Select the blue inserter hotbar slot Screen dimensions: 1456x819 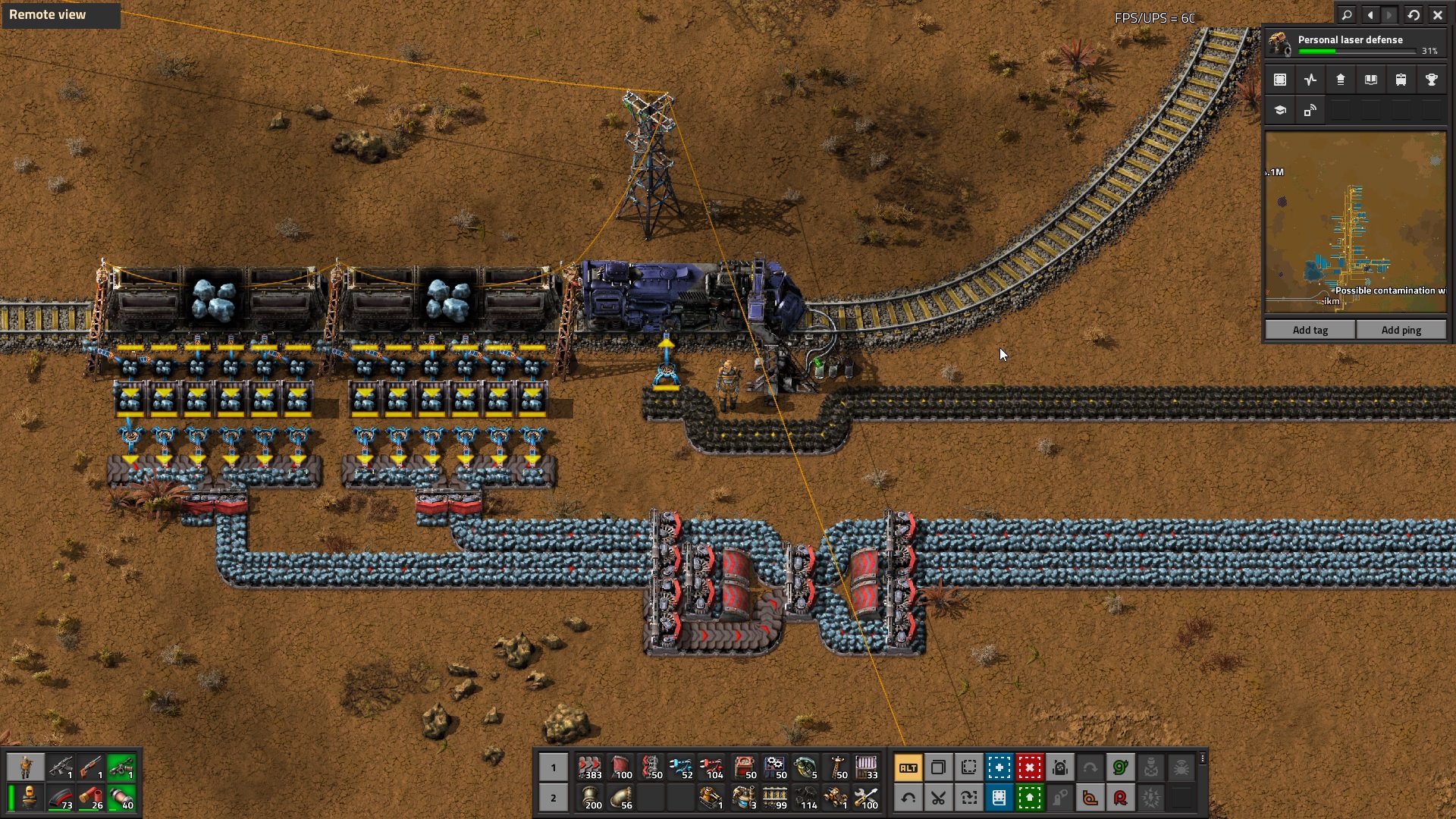[681, 767]
